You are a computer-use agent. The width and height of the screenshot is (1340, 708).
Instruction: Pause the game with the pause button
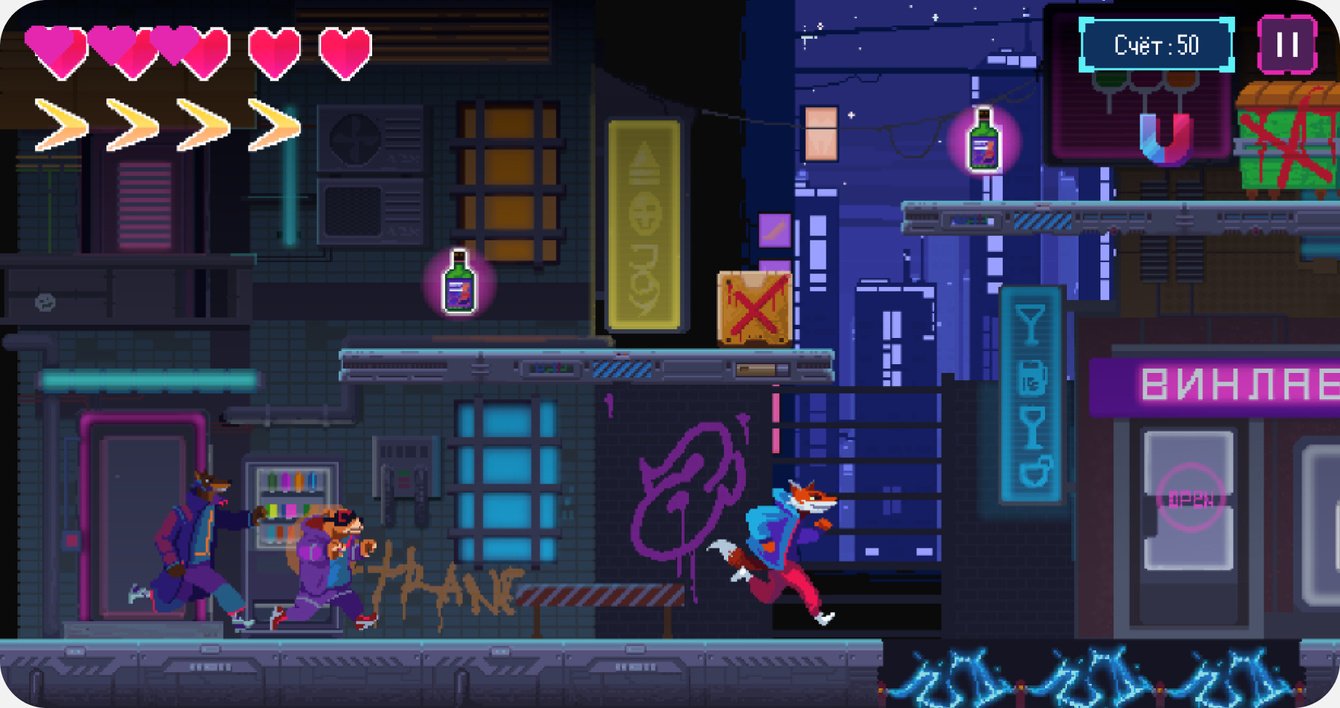[x=1287, y=45]
